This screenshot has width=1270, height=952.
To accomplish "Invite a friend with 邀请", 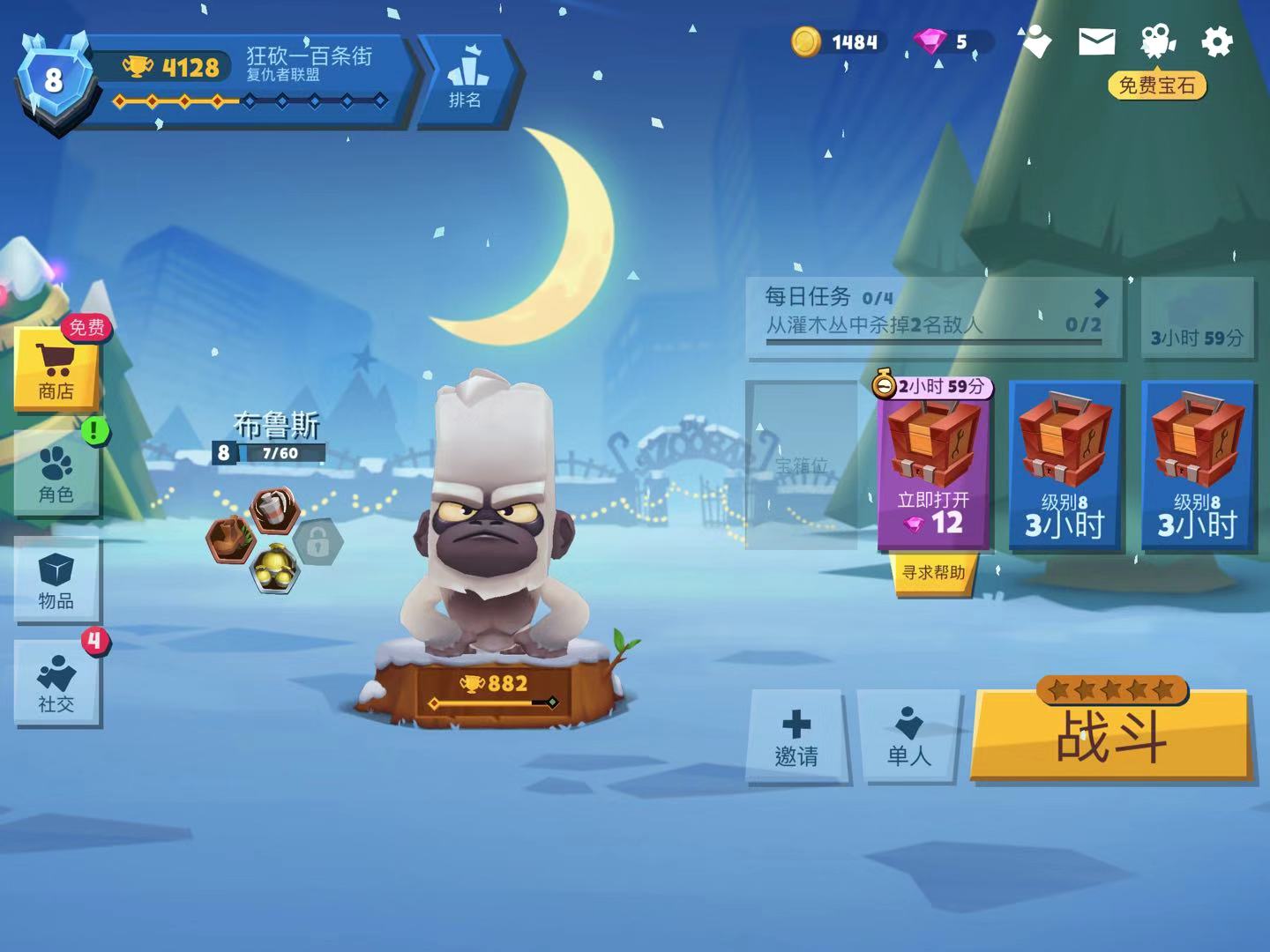I will point(796,736).
